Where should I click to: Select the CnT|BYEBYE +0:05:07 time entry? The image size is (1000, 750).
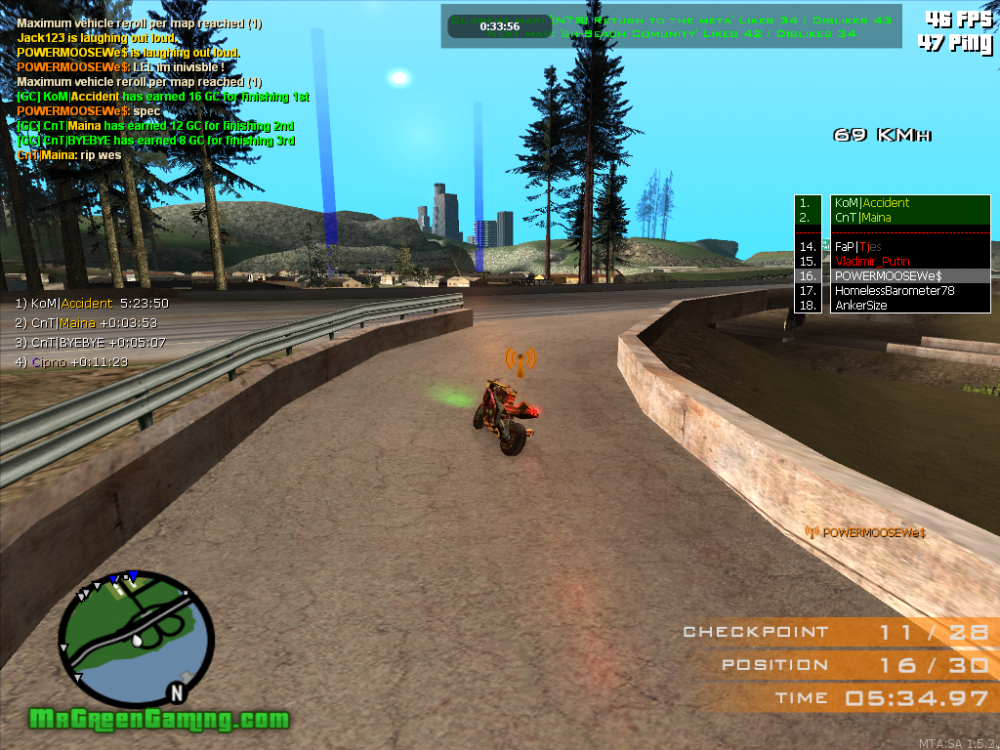coord(90,342)
